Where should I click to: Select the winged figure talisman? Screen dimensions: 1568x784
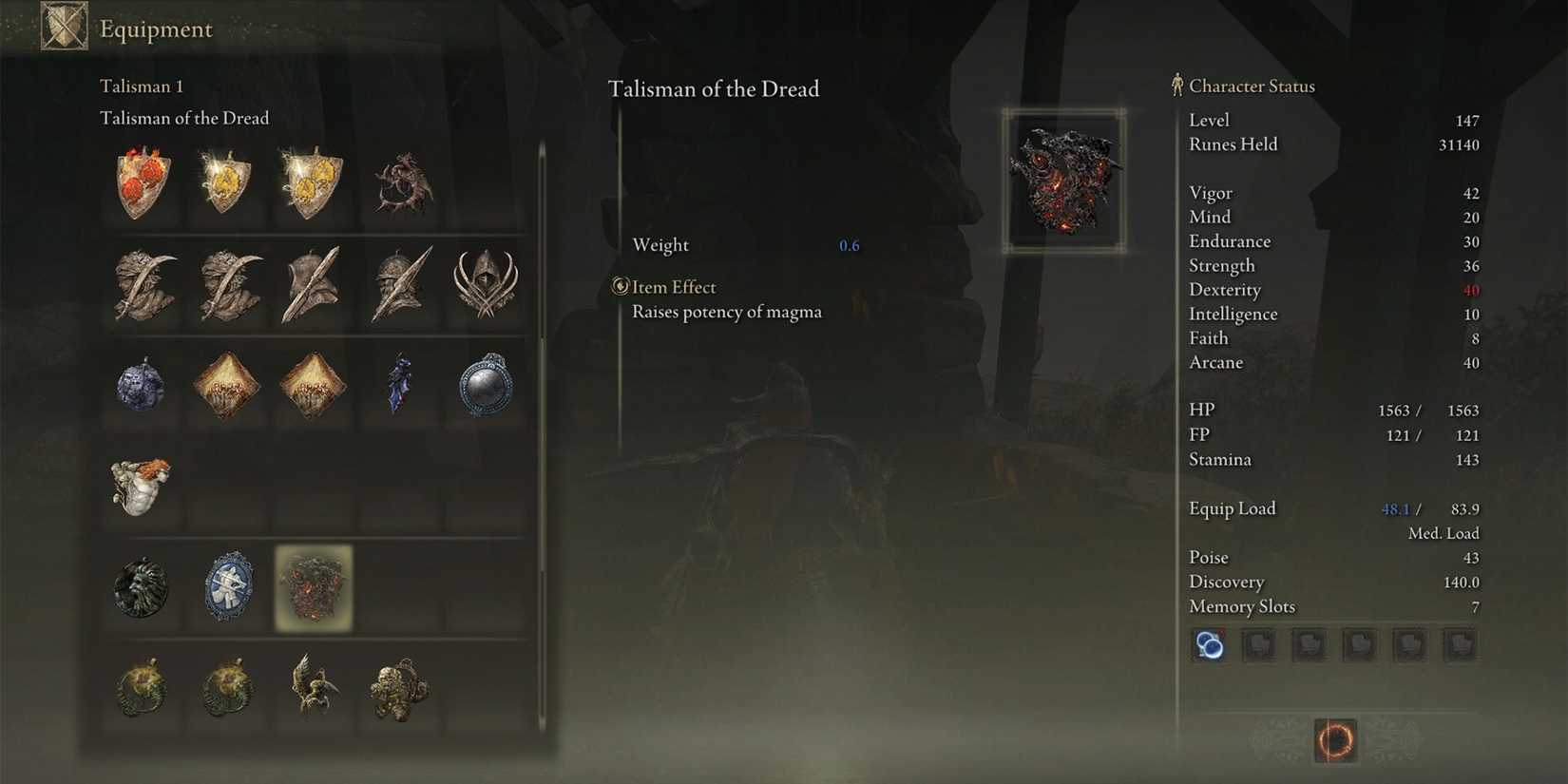click(x=314, y=692)
